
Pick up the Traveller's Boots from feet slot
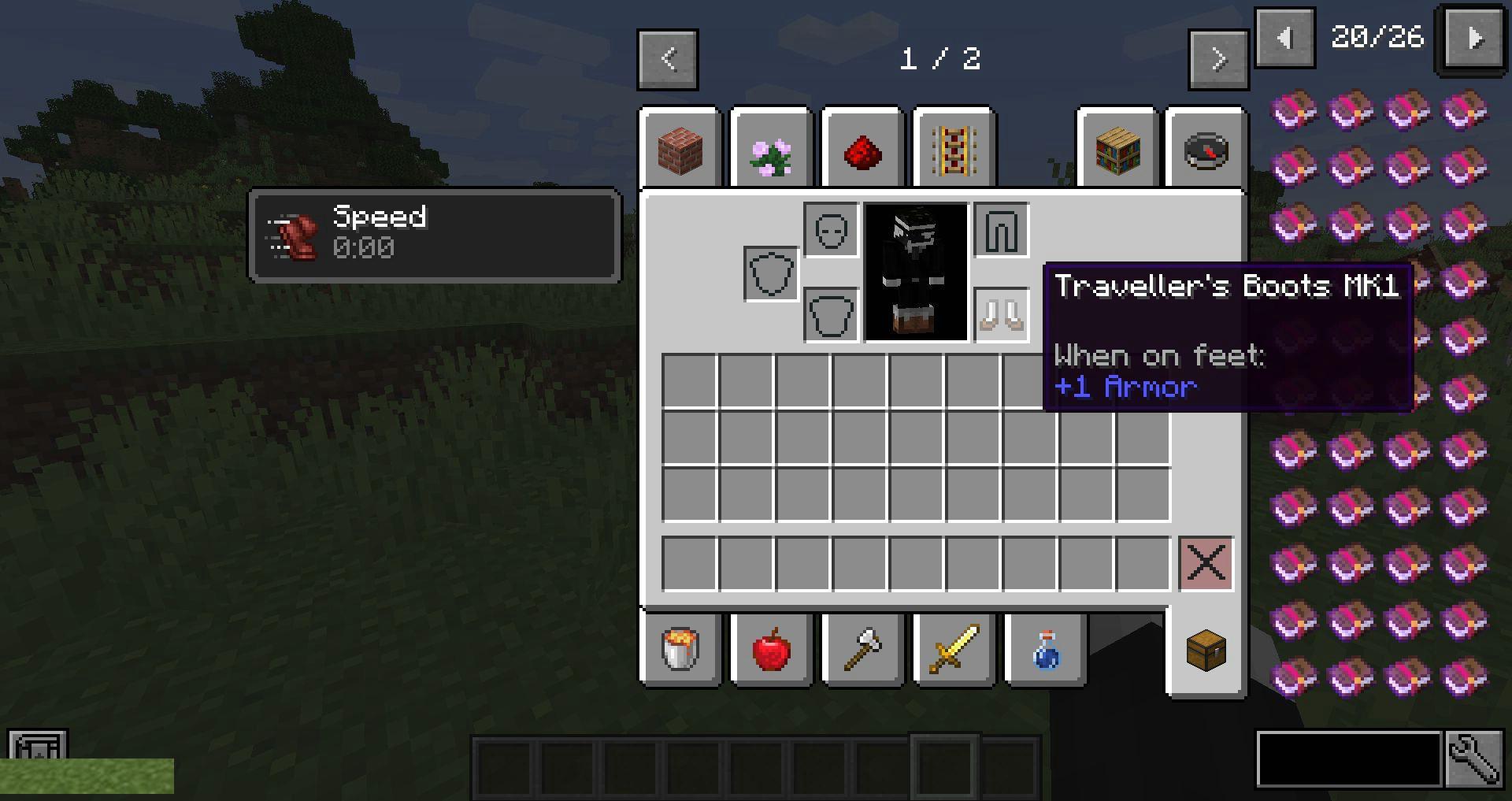1002,314
